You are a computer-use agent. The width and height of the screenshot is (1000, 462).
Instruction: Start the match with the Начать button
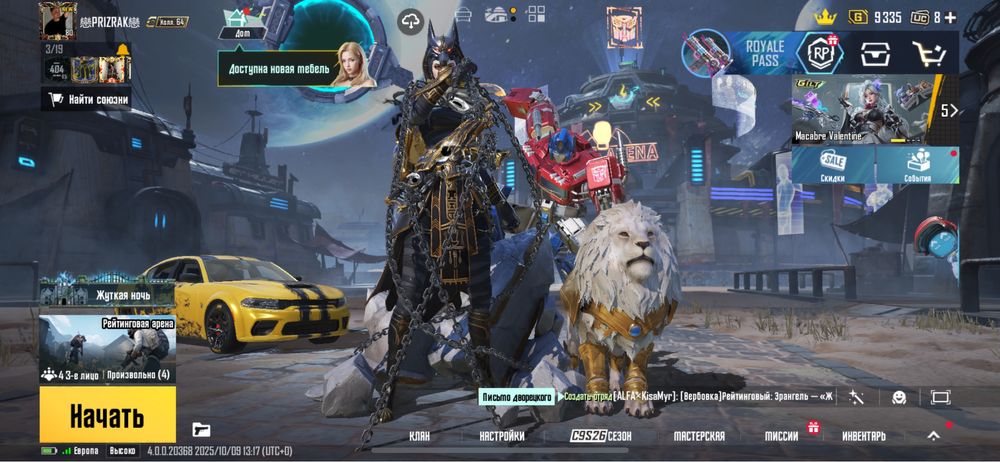tap(107, 416)
